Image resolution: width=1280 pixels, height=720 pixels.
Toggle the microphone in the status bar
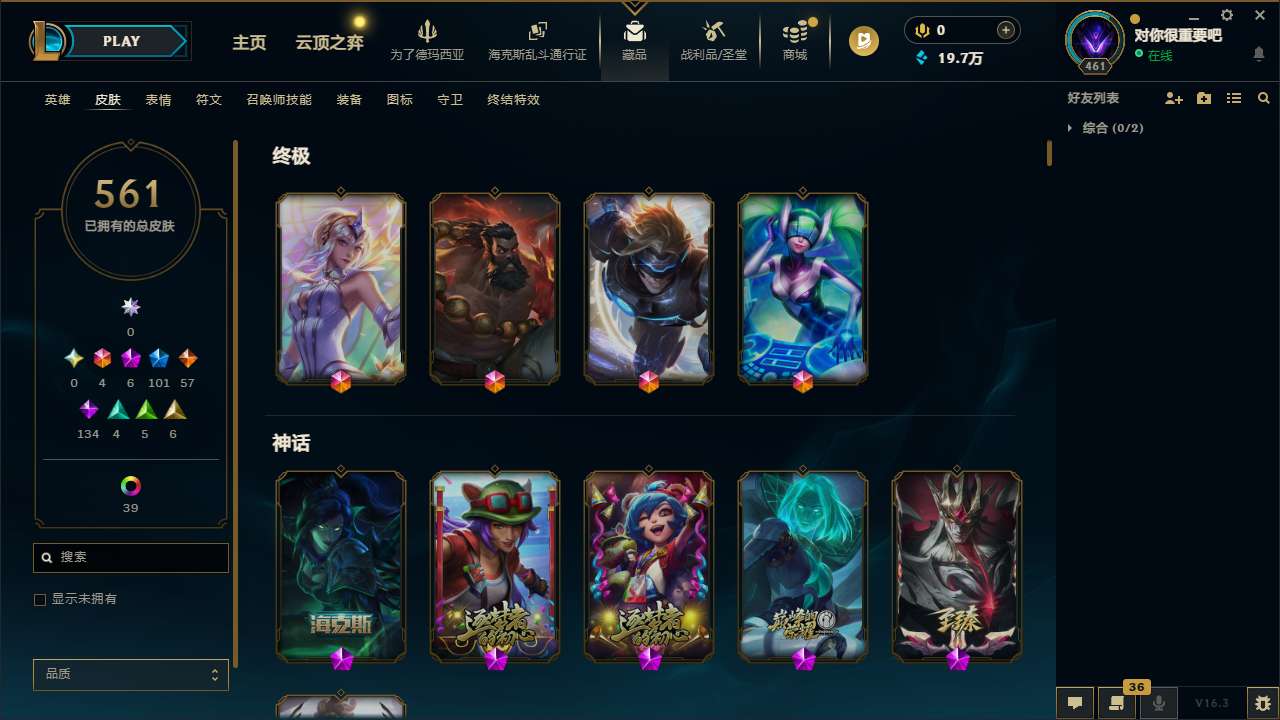(1158, 702)
